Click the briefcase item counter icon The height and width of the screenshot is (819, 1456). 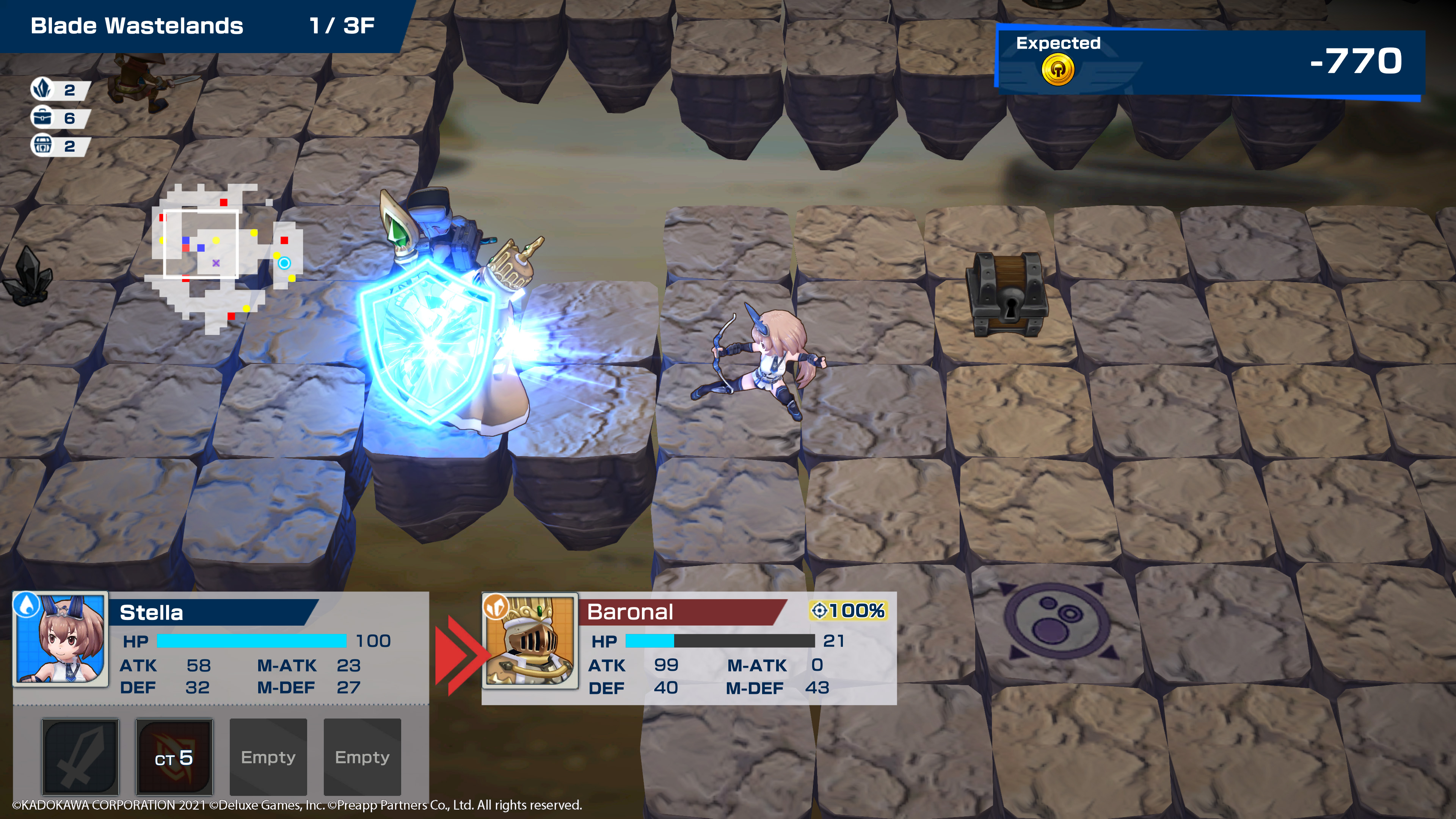coord(42,118)
